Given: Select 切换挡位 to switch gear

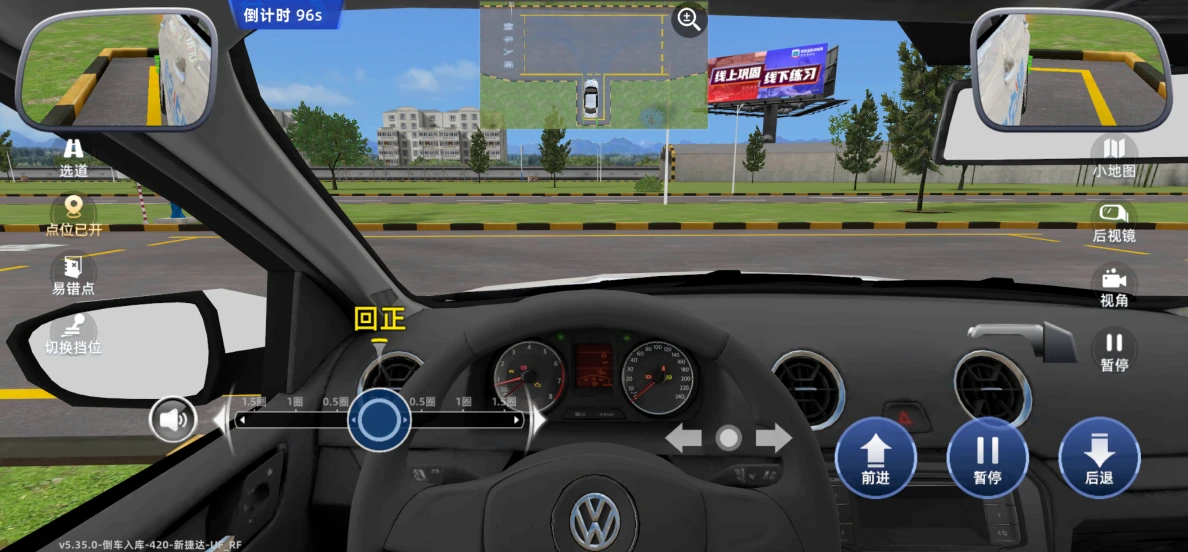Looking at the screenshot, I should pos(73,333).
